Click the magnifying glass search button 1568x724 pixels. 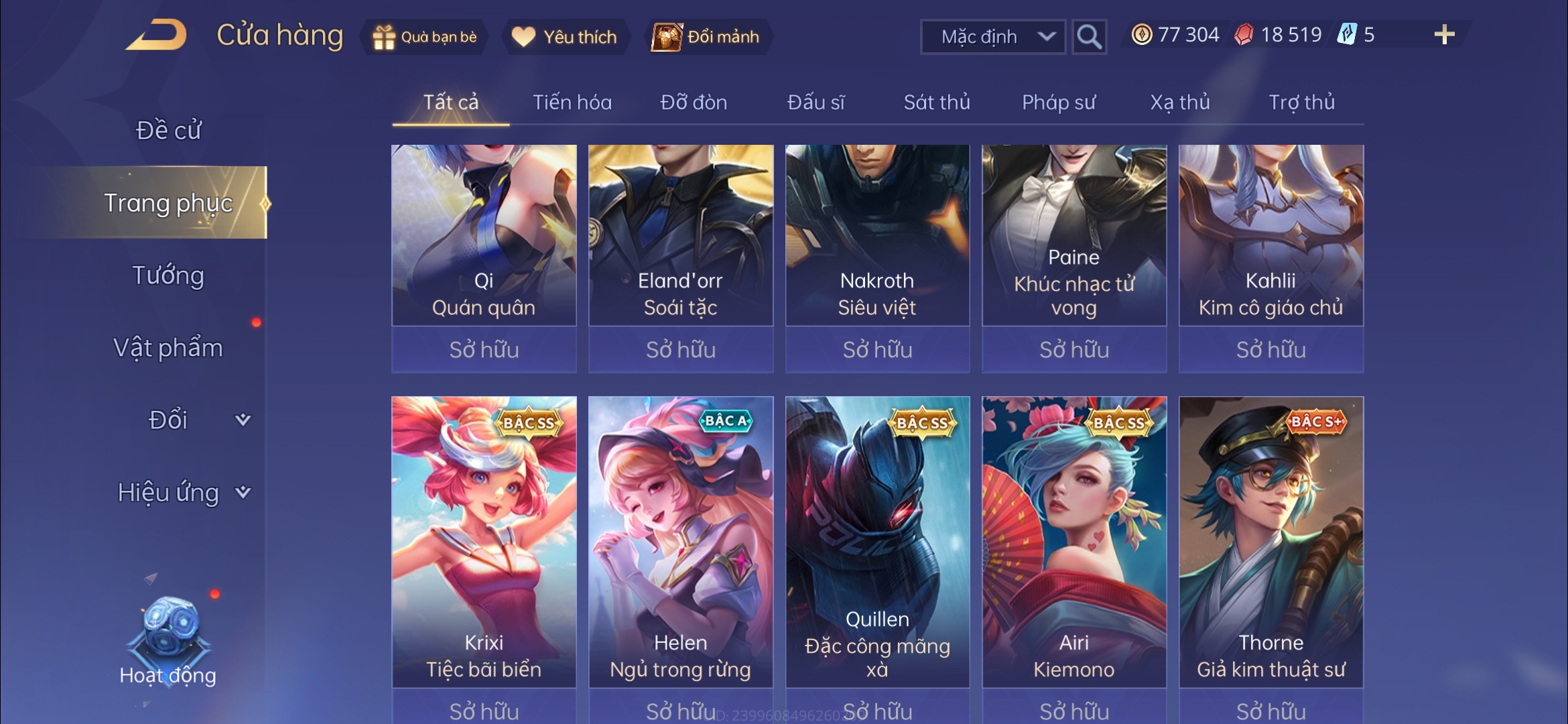[x=1089, y=37]
